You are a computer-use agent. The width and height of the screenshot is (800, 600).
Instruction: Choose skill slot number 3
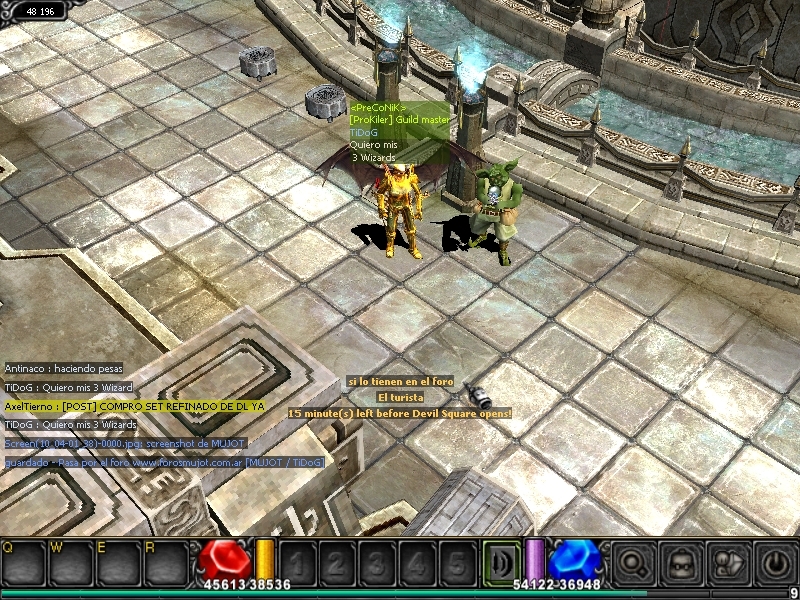[379, 562]
